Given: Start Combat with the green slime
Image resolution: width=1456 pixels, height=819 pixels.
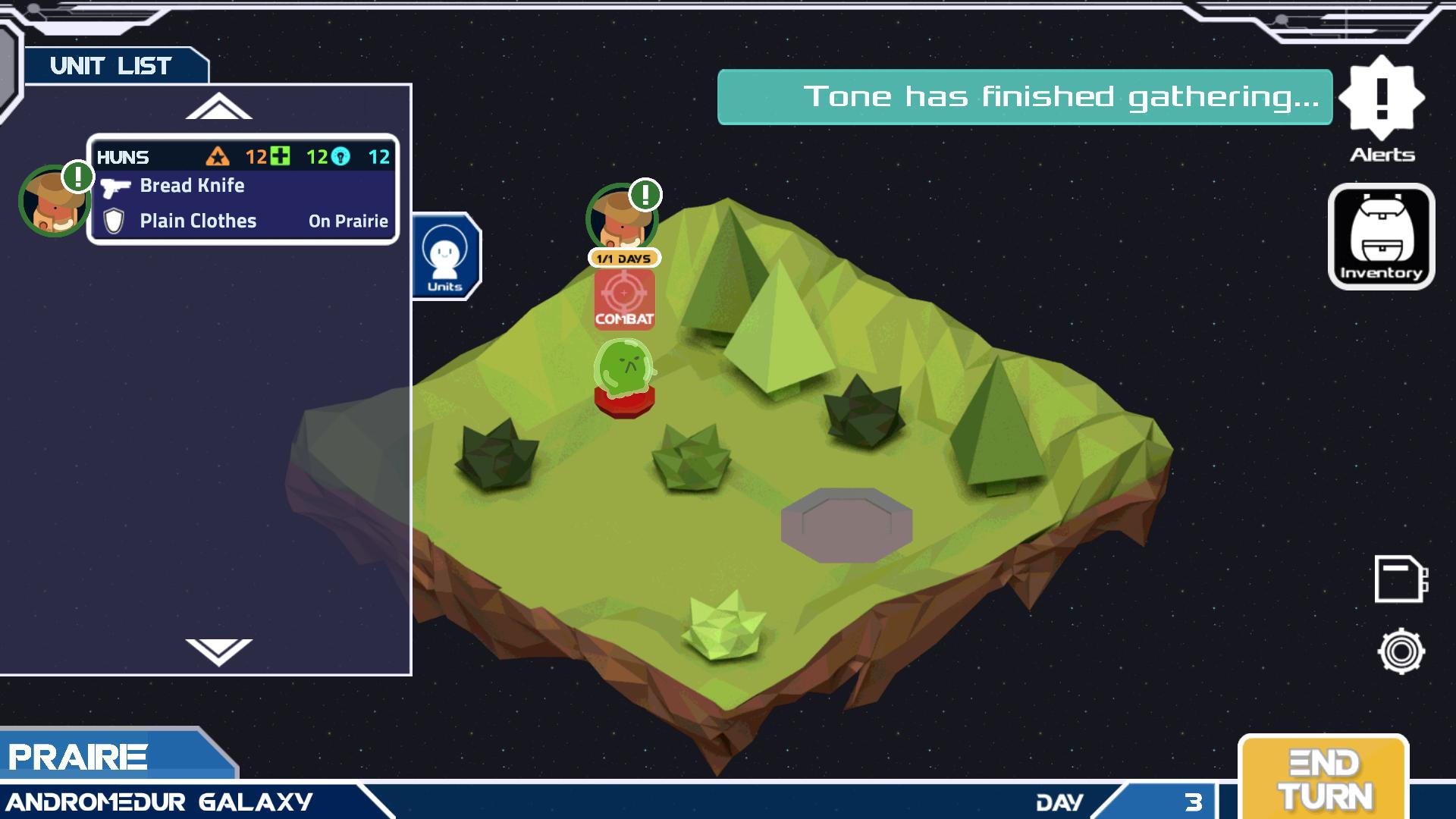Looking at the screenshot, I should pyautogui.click(x=624, y=300).
